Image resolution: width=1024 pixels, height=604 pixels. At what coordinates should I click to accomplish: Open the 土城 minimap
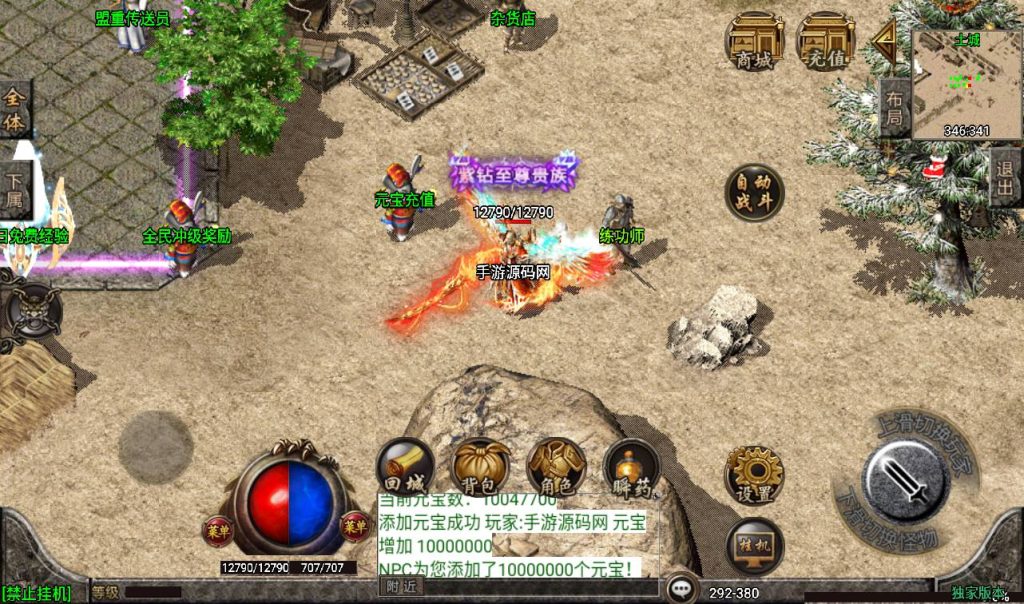[x=966, y=84]
